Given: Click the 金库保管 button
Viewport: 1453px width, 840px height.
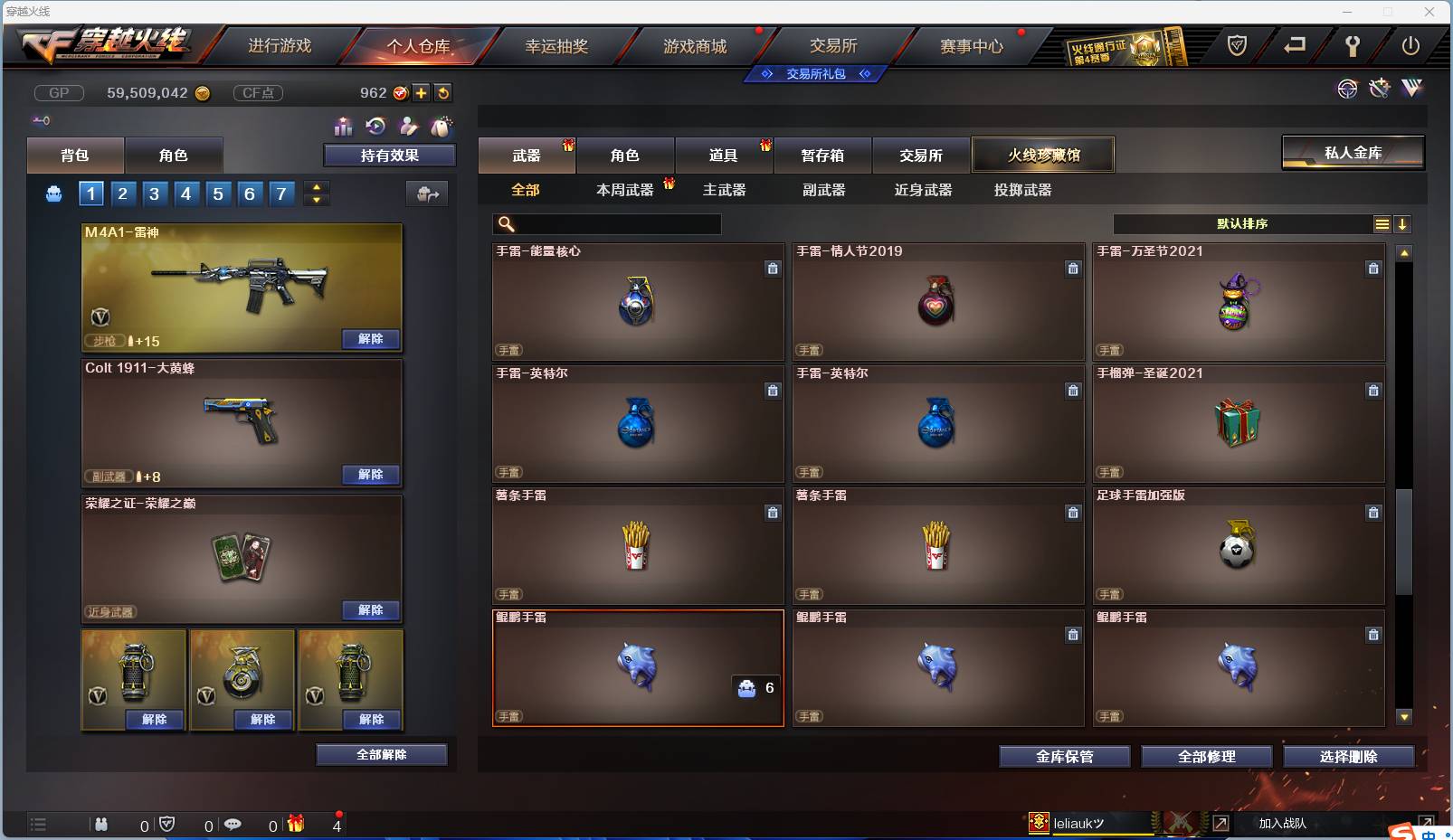Looking at the screenshot, I should pos(1064,757).
